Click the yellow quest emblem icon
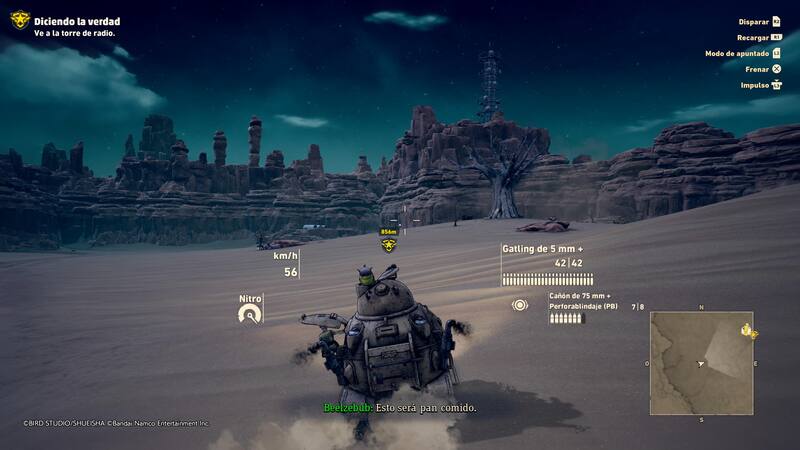Image resolution: width=800 pixels, height=450 pixels. [19, 20]
